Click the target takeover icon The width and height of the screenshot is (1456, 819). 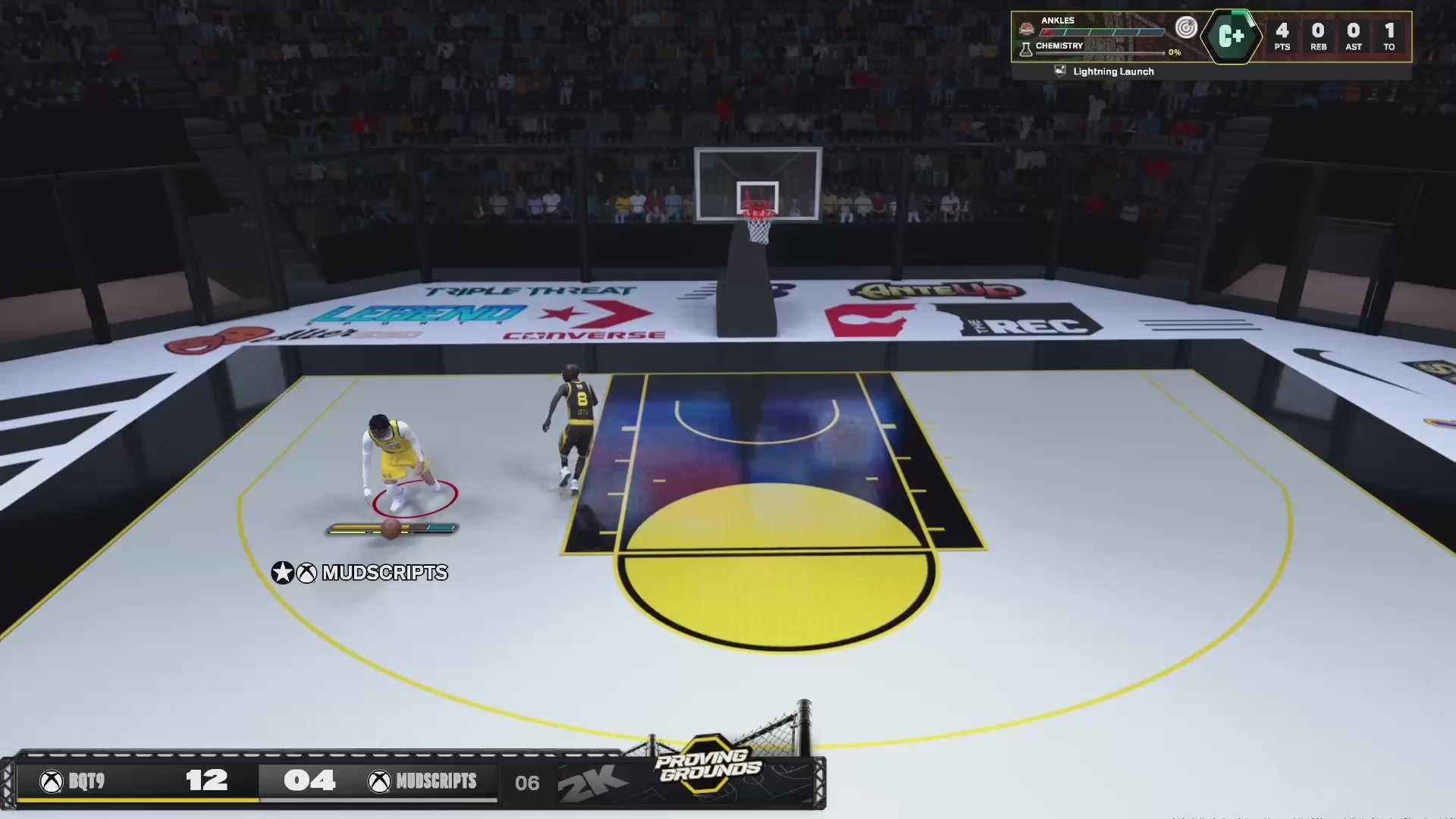coord(1185,28)
